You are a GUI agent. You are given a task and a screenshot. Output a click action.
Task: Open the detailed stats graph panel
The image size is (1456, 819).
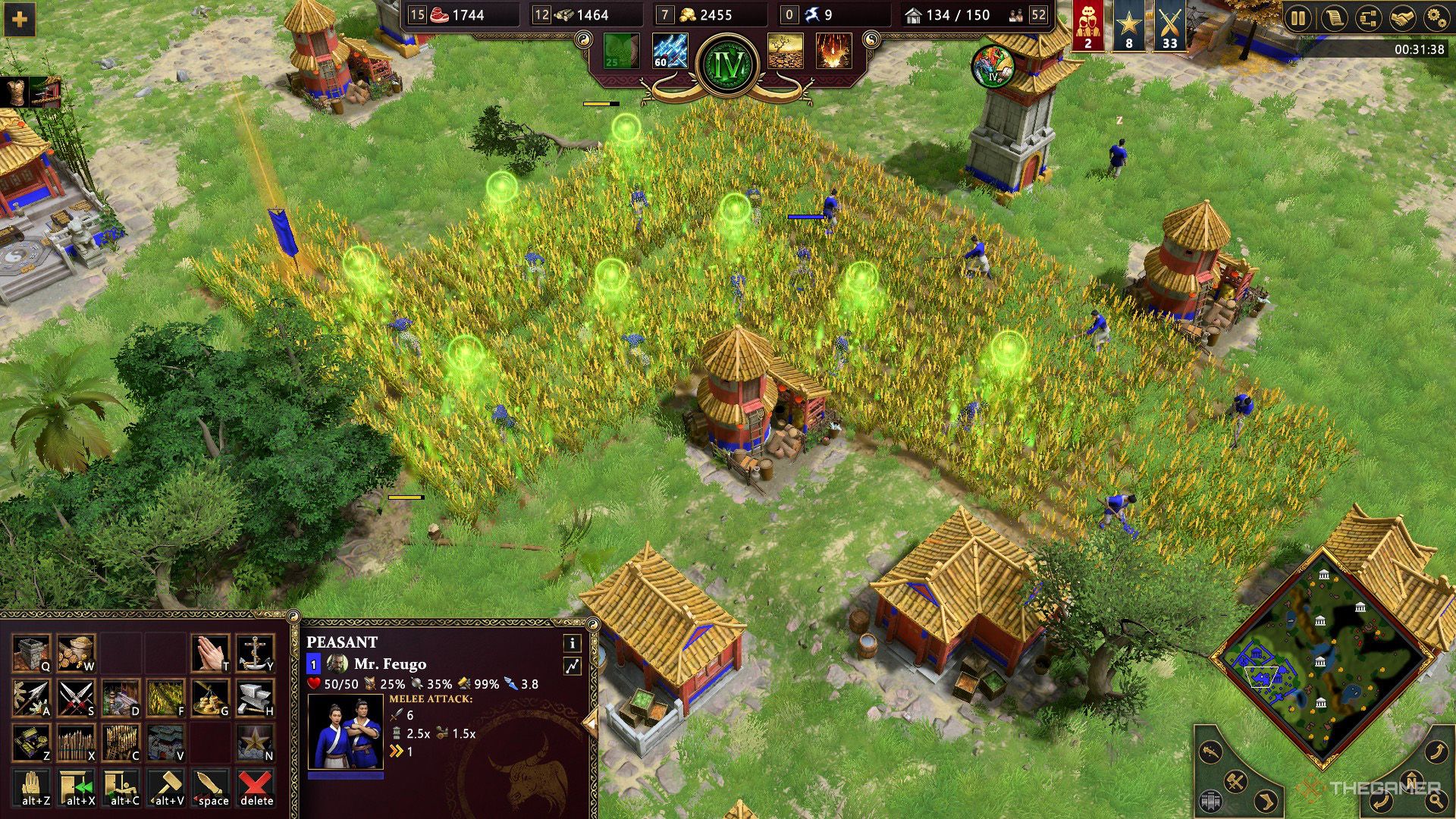[573, 665]
